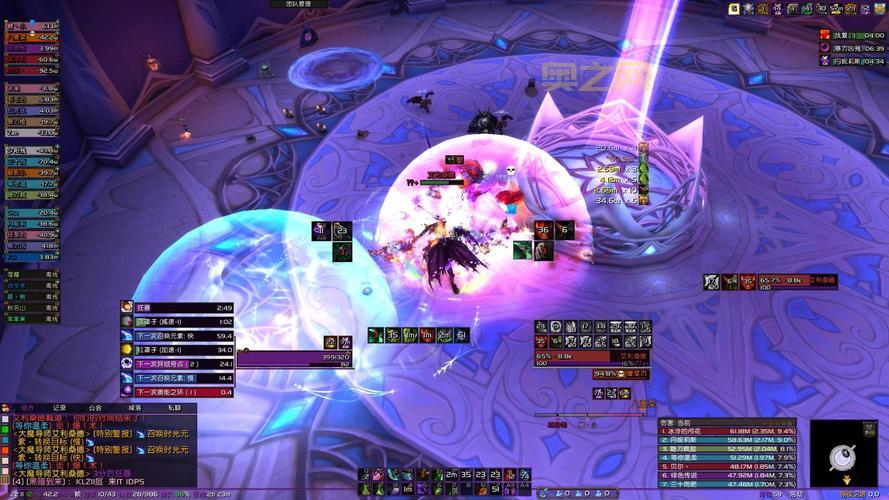
Task: Click the 丹妮莉斯 cooldown tracker bar
Action: click(x=852, y=60)
